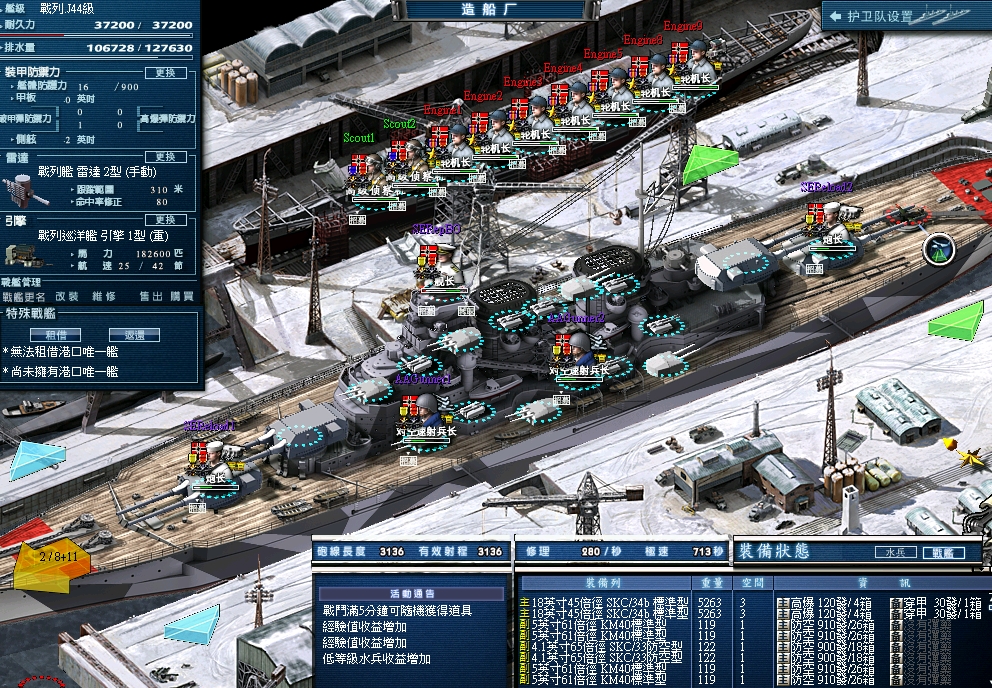Choose 售出 to sell the ship
Image resolution: width=992 pixels, height=688 pixels.
click(x=150, y=297)
